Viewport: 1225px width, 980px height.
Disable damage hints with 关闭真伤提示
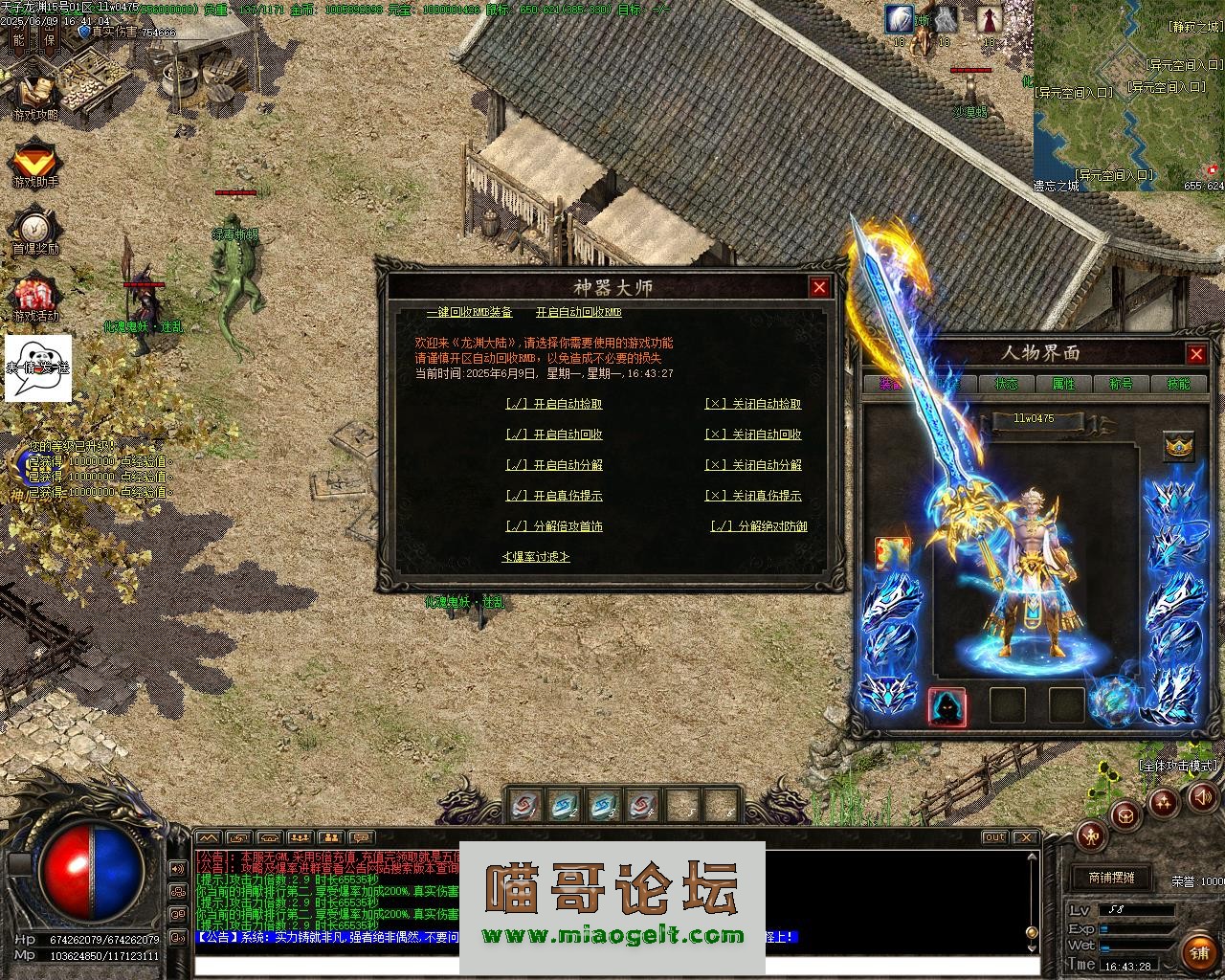753,497
